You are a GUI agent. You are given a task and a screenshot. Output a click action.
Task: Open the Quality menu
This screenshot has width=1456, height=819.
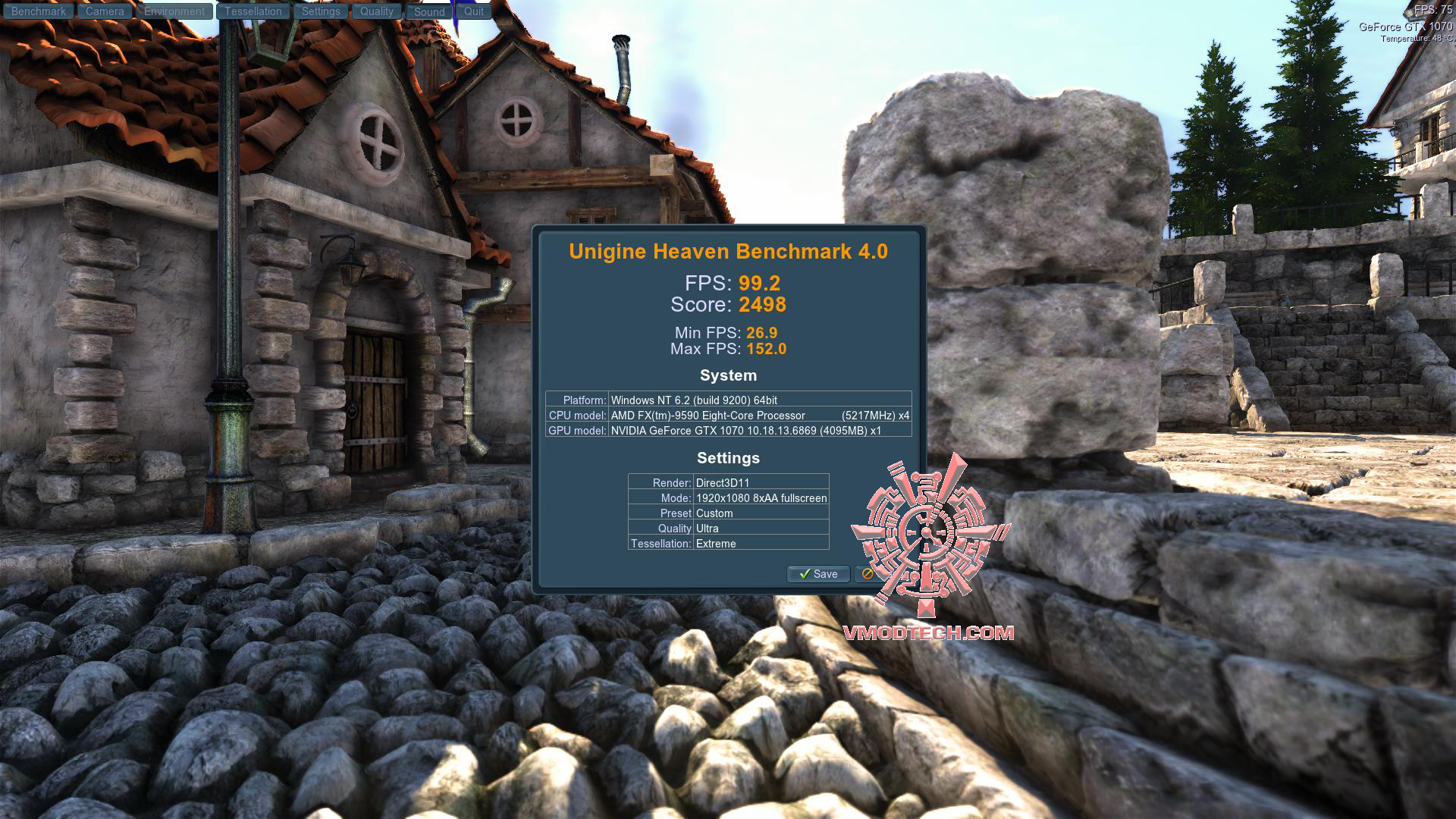pos(376,11)
